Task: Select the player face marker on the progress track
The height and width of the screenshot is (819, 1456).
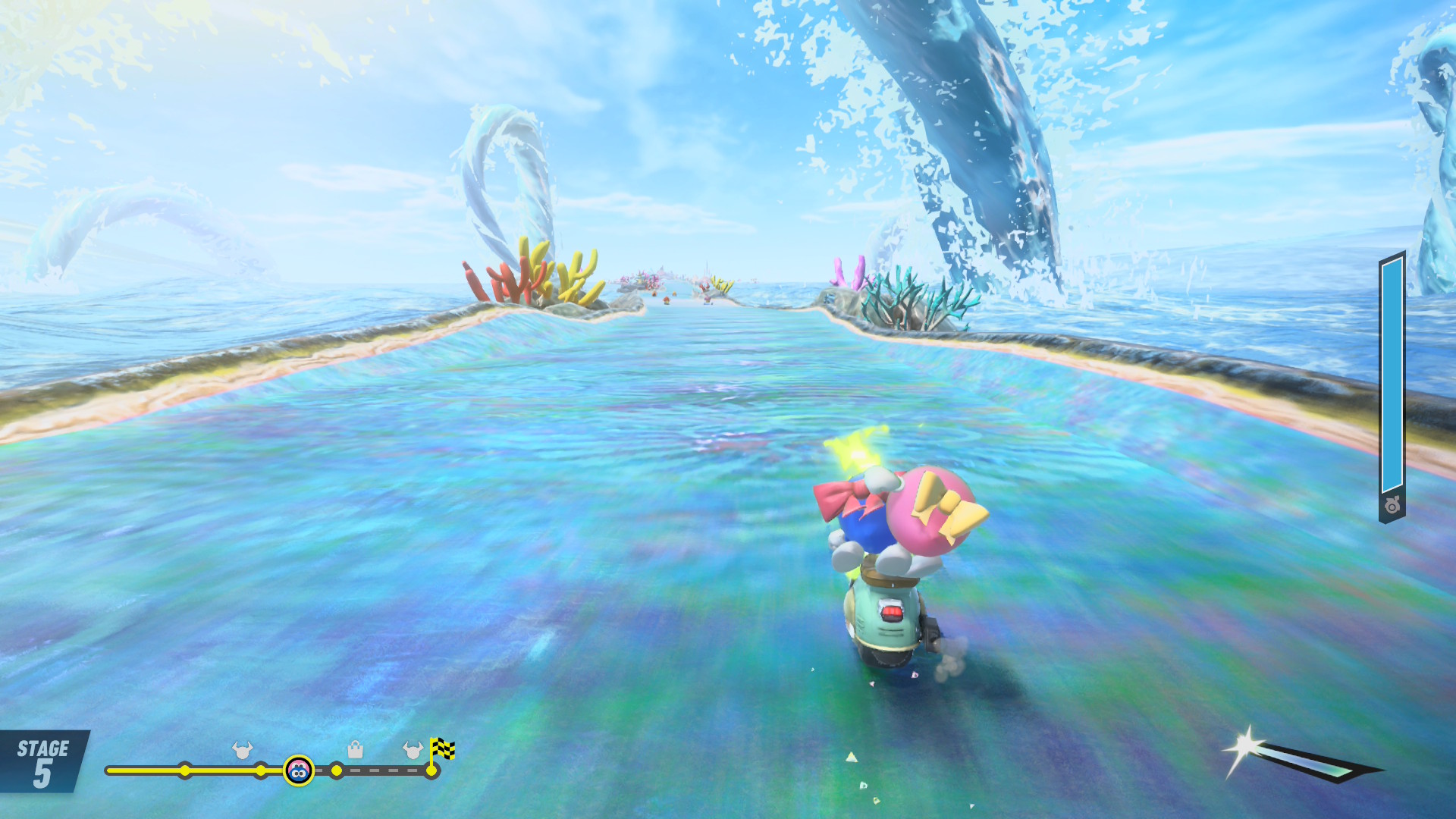Action: pyautogui.click(x=299, y=770)
